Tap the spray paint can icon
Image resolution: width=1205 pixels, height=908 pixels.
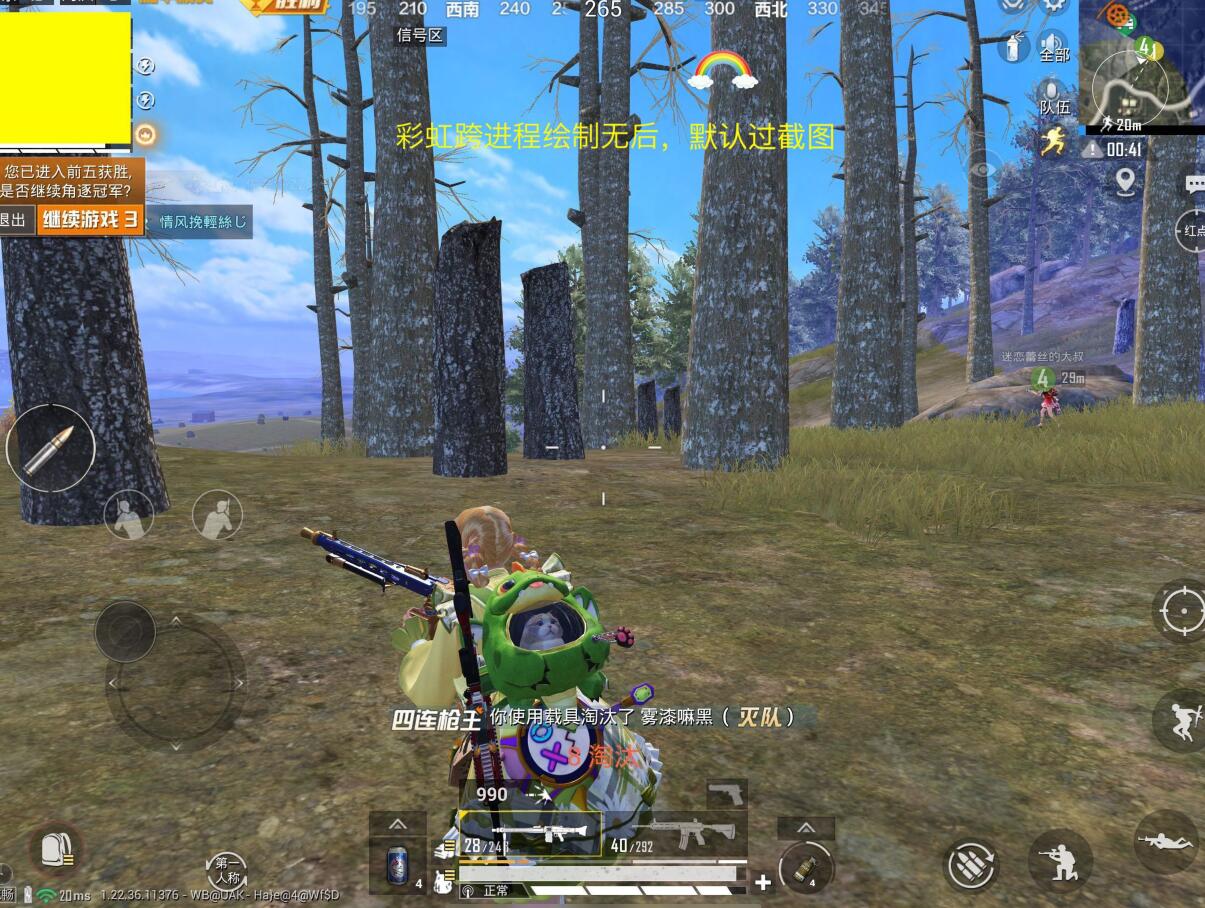(1012, 46)
